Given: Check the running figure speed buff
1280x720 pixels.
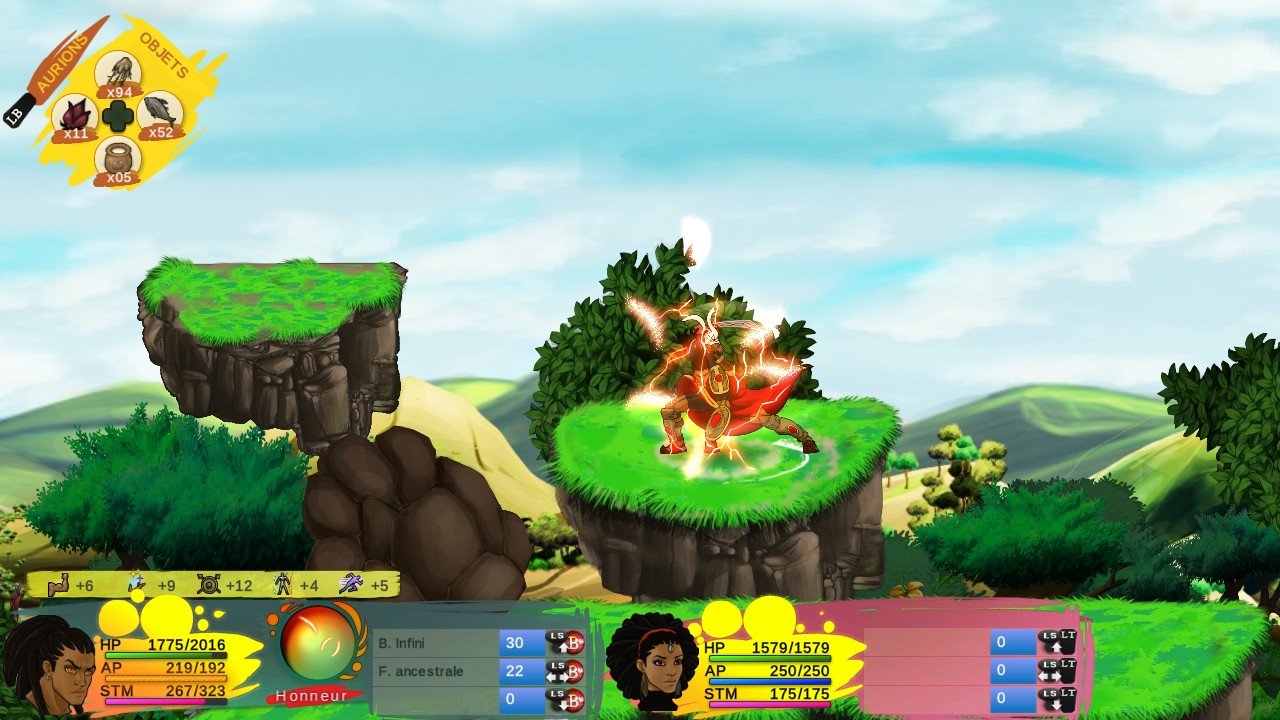Looking at the screenshot, I should click(350, 584).
